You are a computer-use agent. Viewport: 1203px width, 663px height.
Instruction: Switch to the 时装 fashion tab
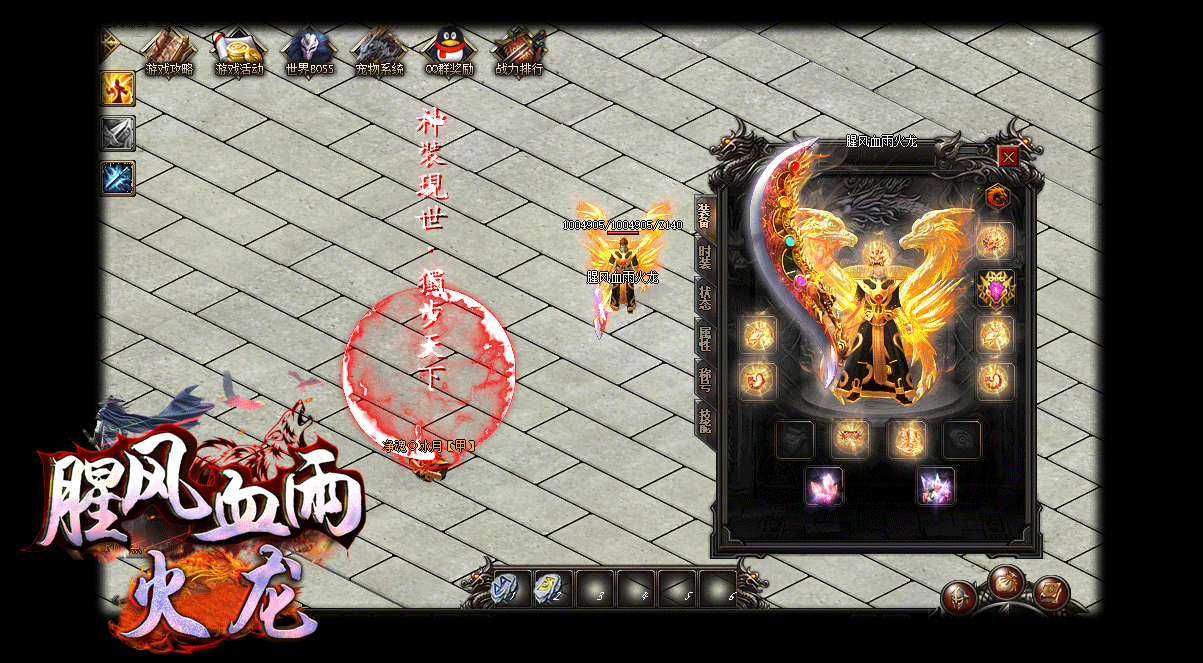[705, 256]
